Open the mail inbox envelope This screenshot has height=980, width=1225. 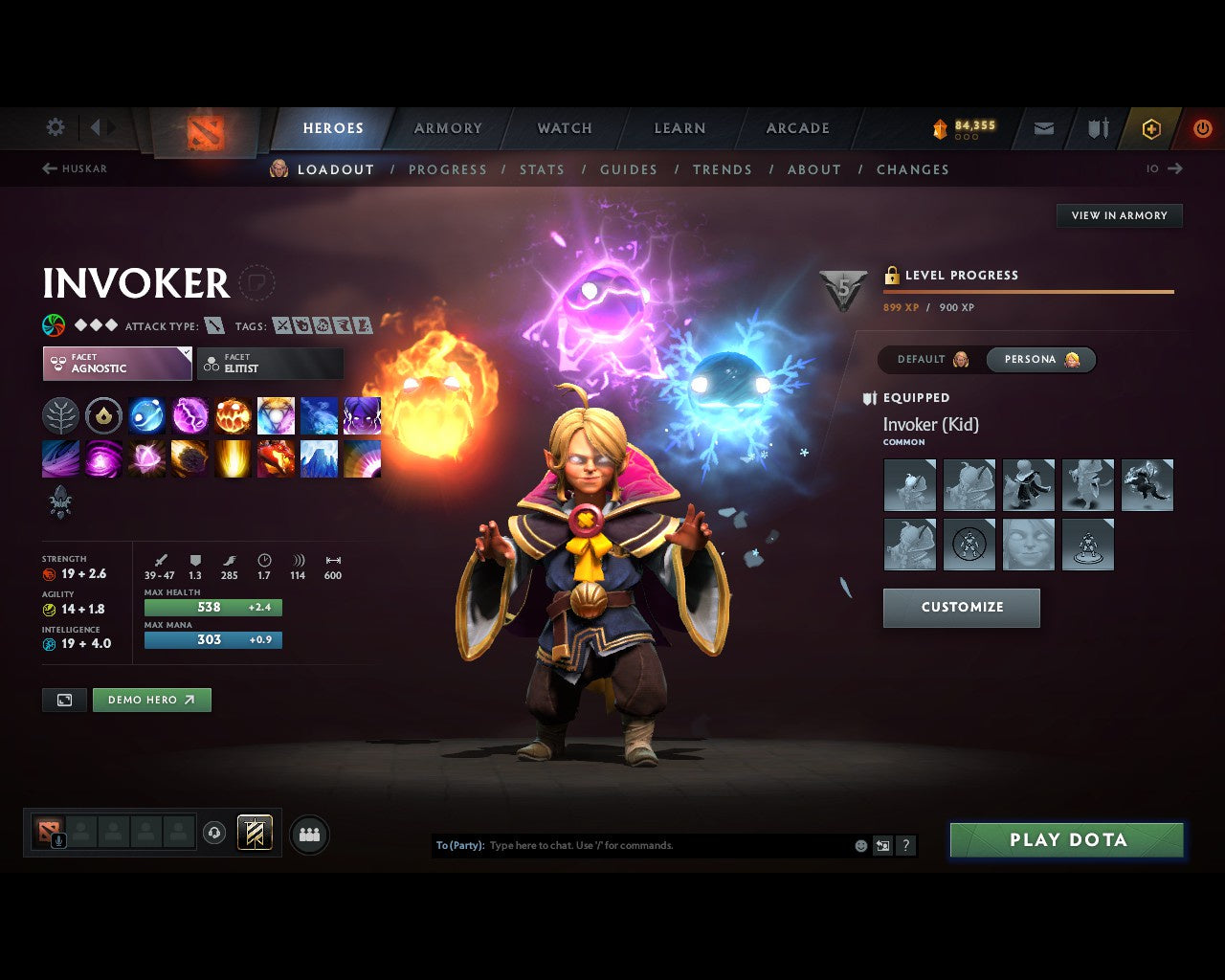(x=1044, y=128)
